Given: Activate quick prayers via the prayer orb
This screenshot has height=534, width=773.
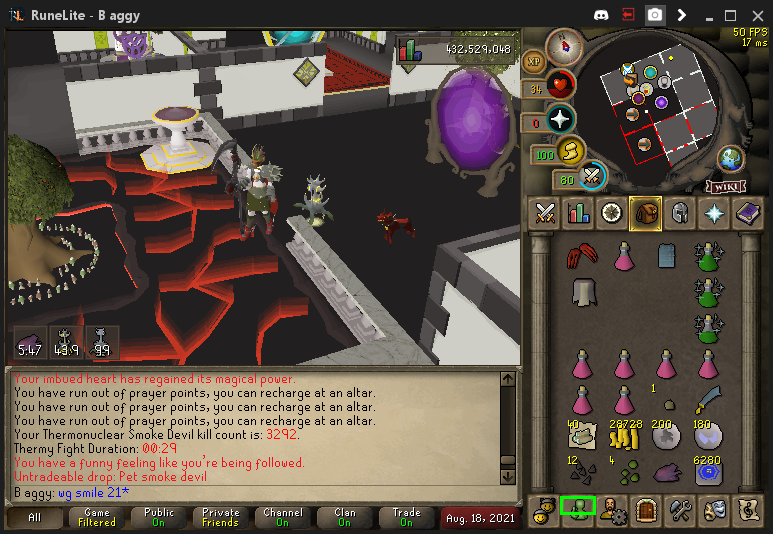Looking at the screenshot, I should (559, 118).
